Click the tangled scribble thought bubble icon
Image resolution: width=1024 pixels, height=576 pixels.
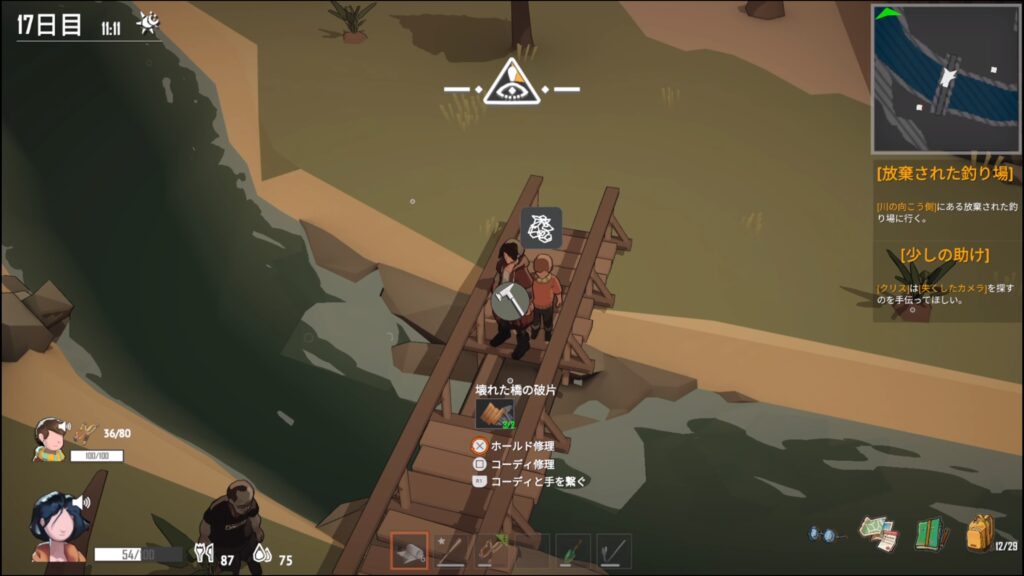[541, 227]
